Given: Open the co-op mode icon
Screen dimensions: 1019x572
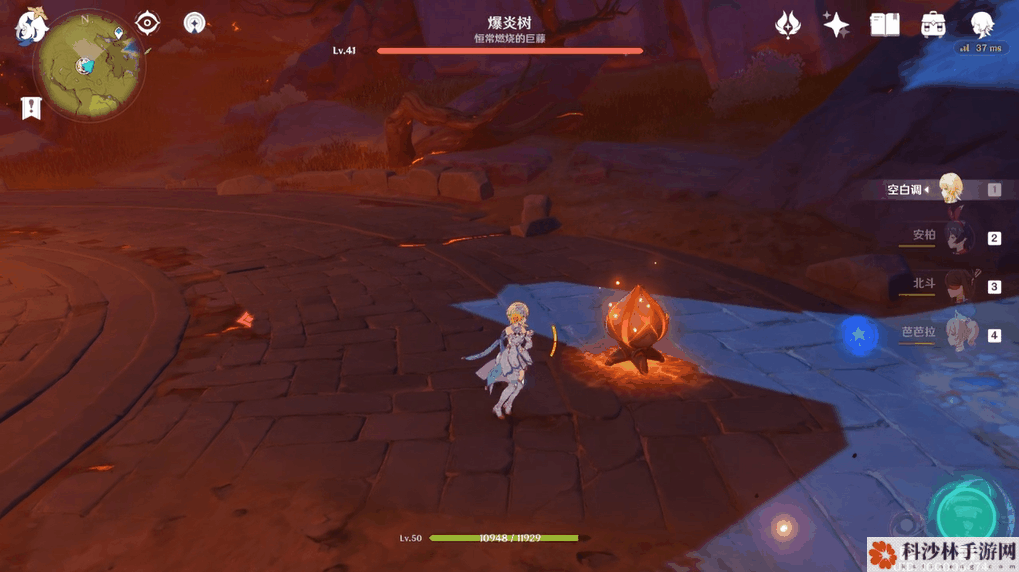Looking at the screenshot, I should (194, 23).
